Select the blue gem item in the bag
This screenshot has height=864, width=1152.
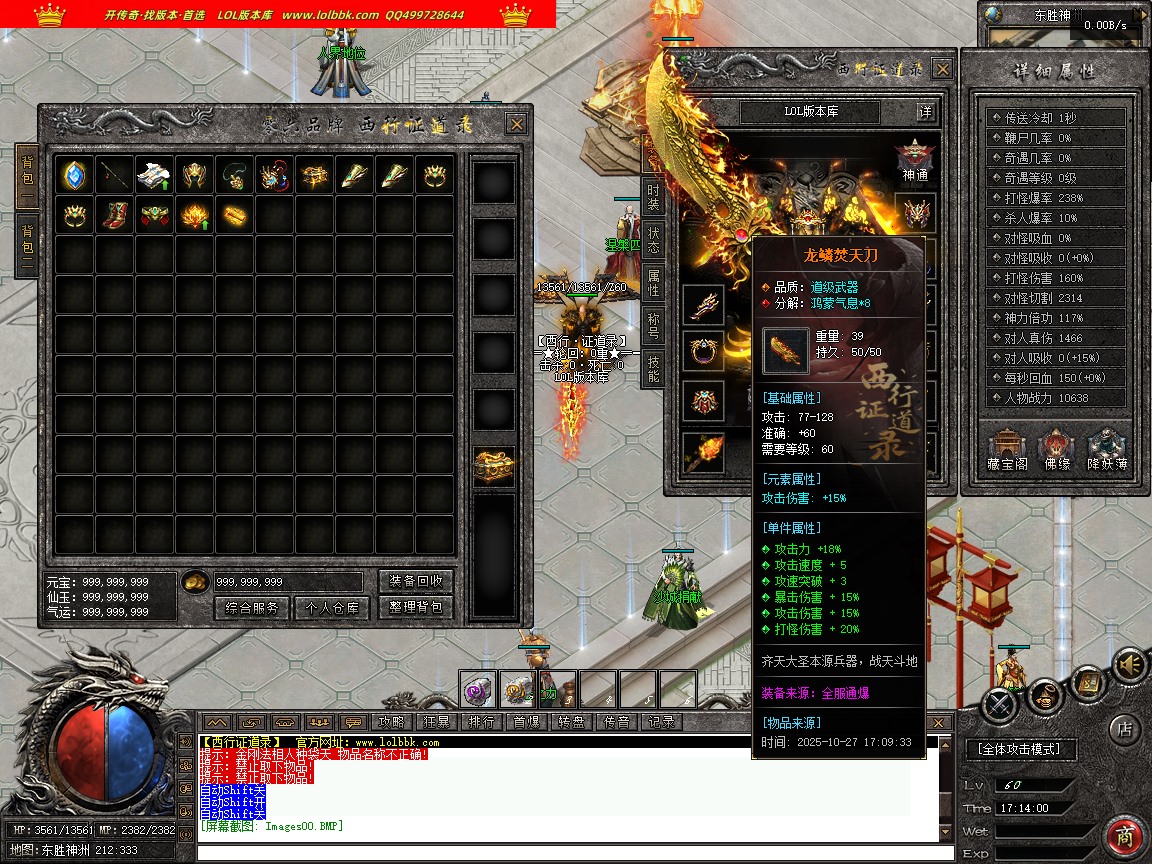click(75, 175)
